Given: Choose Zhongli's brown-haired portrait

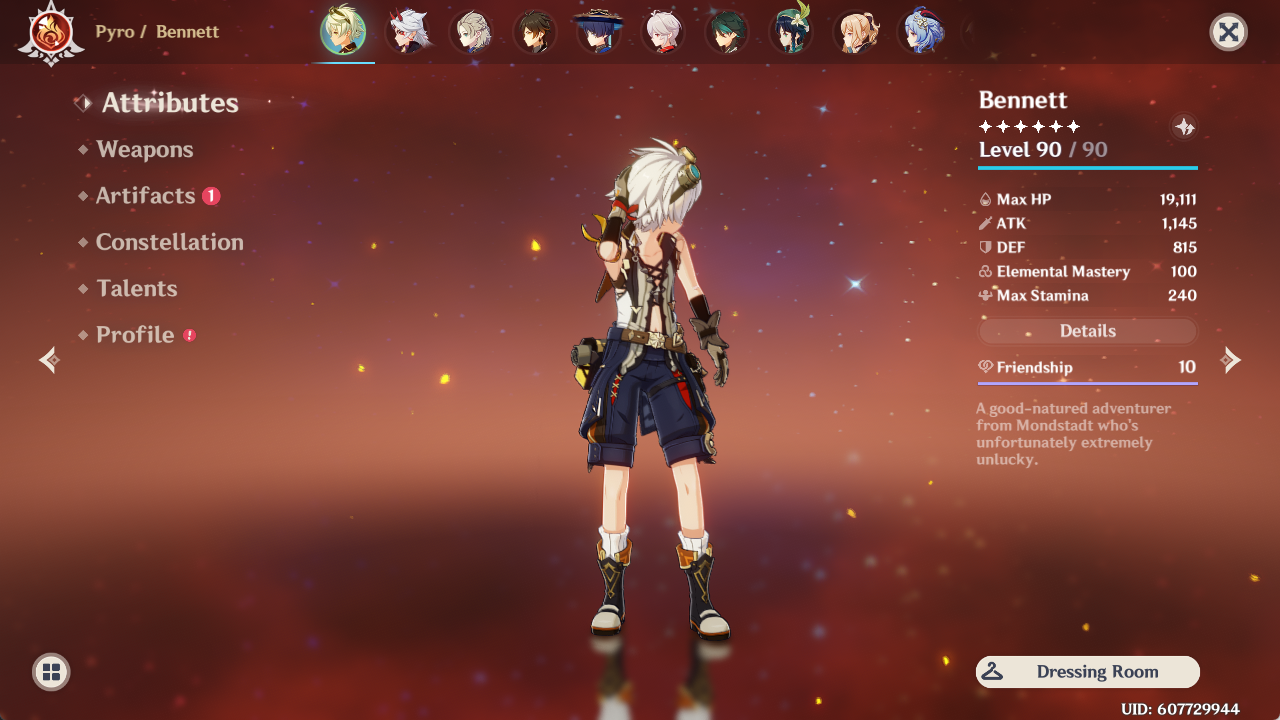Looking at the screenshot, I should coord(535,32).
